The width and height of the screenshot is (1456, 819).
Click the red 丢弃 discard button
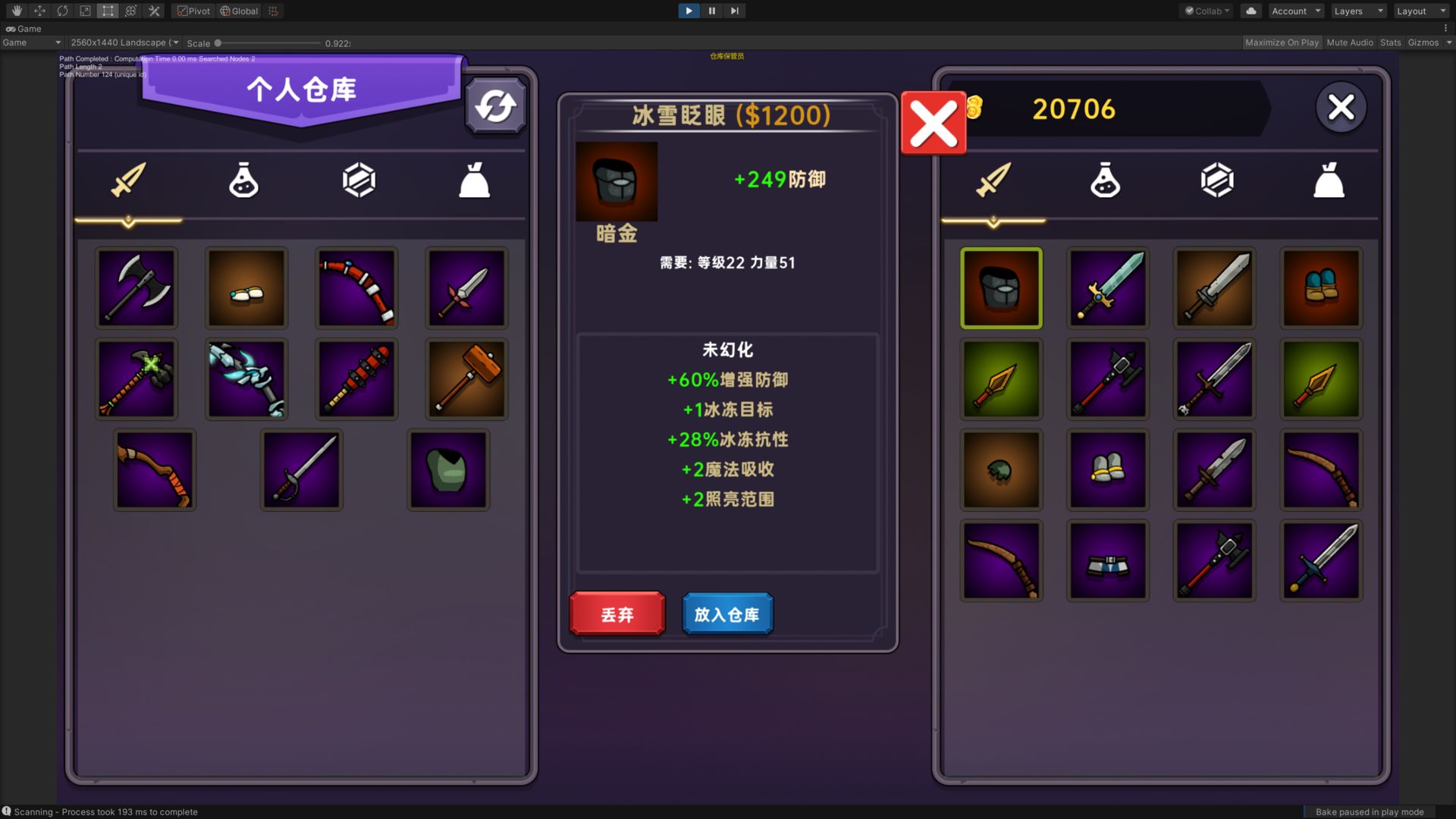pos(616,614)
